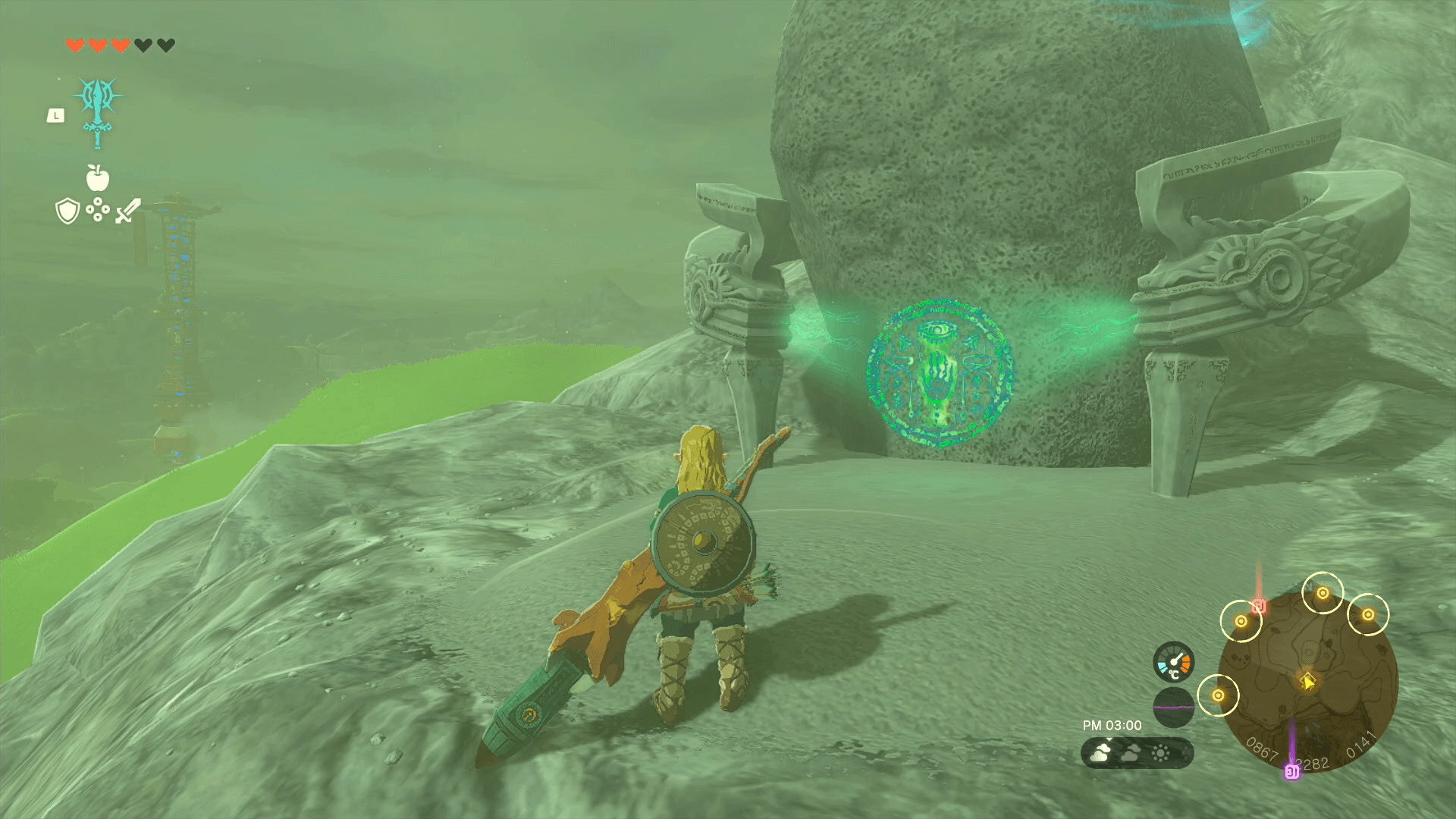Check the temperature gauge icon
Image resolution: width=1456 pixels, height=819 pixels.
point(1173,662)
